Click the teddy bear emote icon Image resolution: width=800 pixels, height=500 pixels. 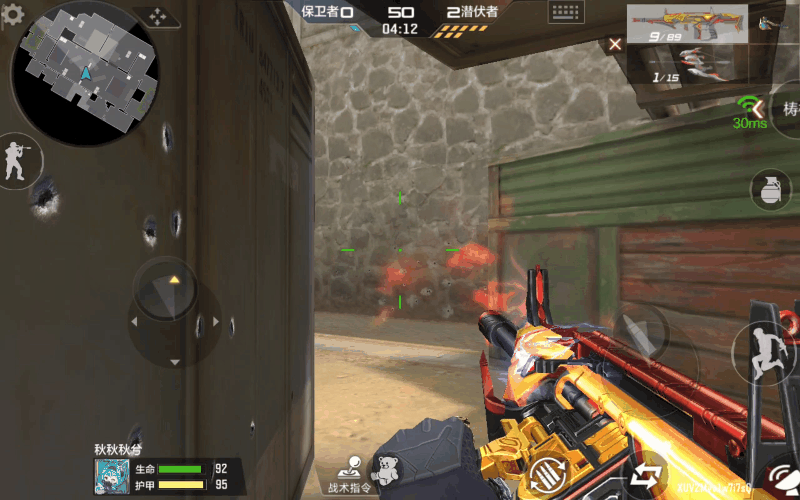coord(386,470)
